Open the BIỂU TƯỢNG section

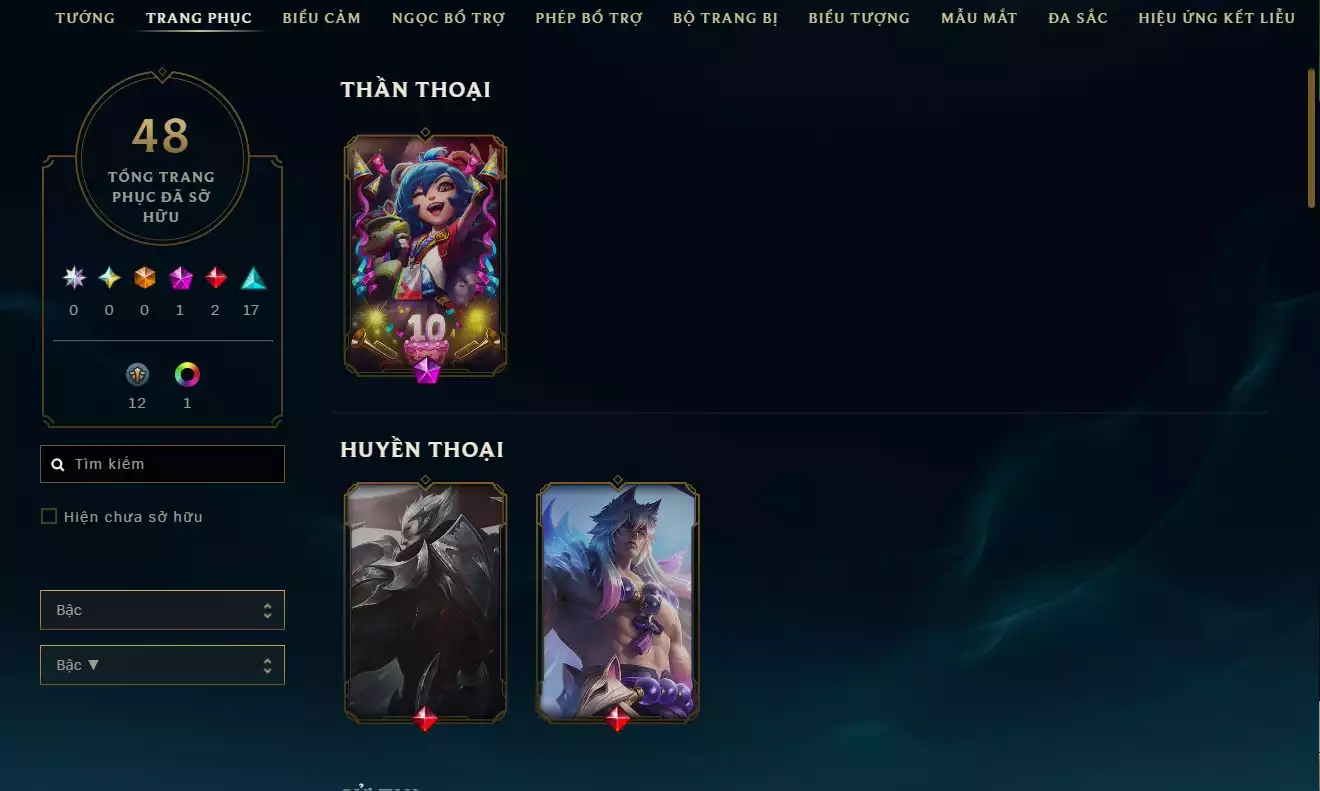[x=858, y=17]
